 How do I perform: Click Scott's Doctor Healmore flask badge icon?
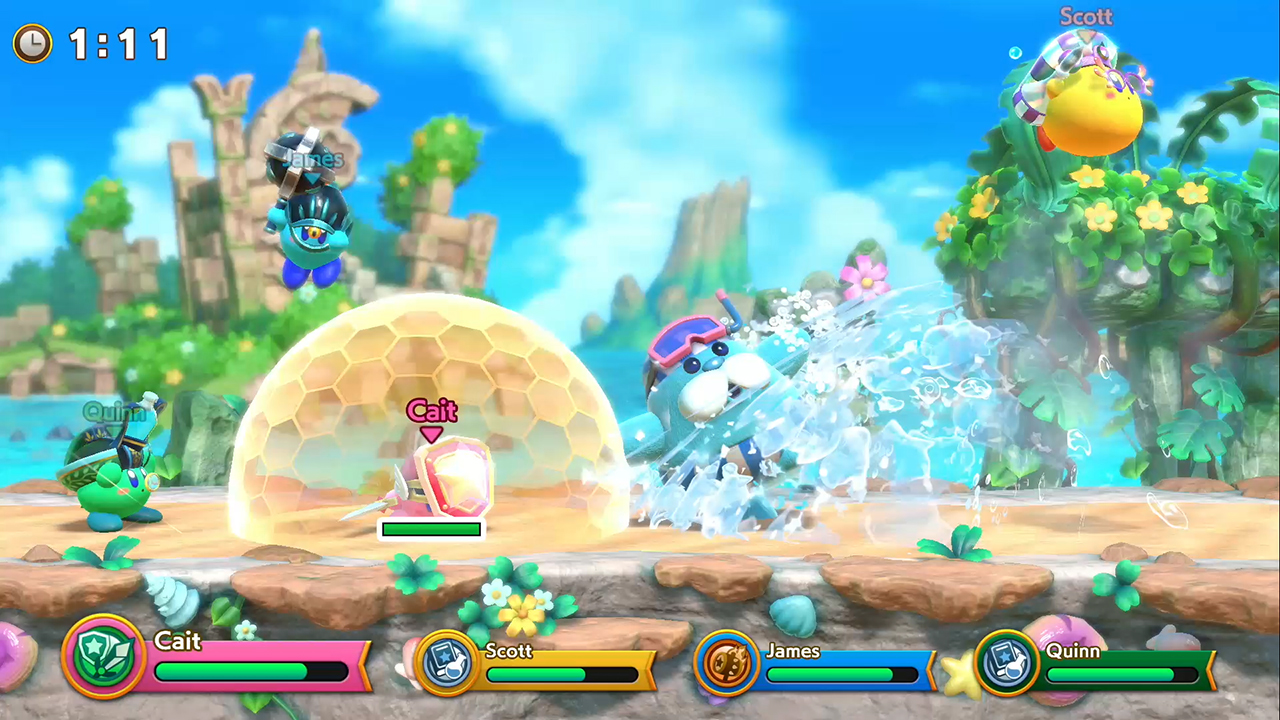445,661
